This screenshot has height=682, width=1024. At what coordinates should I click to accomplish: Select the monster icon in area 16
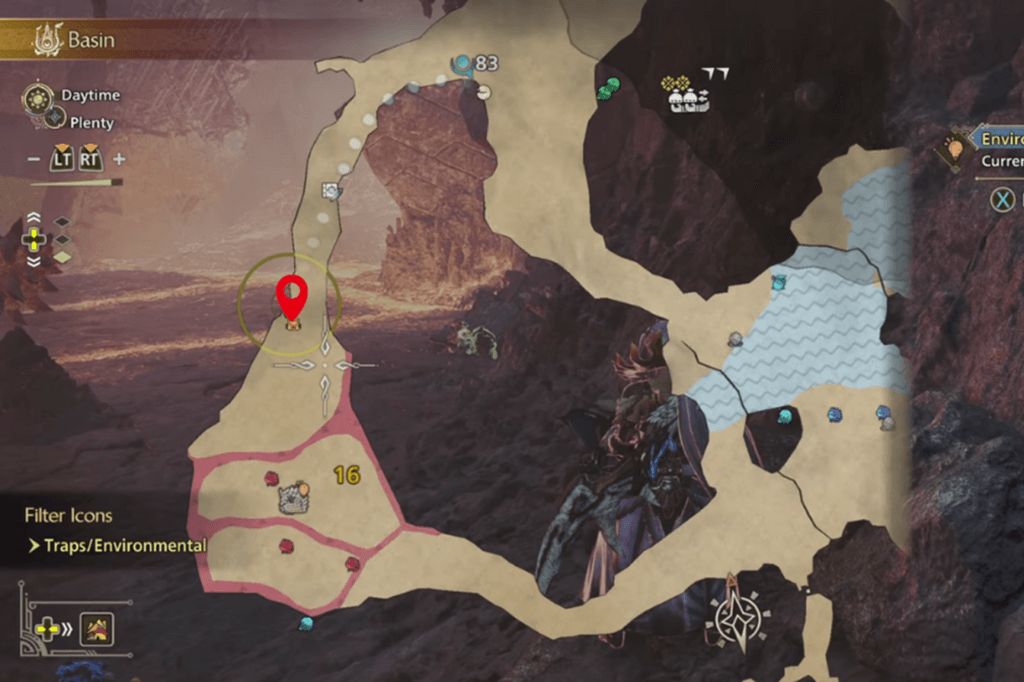point(293,498)
